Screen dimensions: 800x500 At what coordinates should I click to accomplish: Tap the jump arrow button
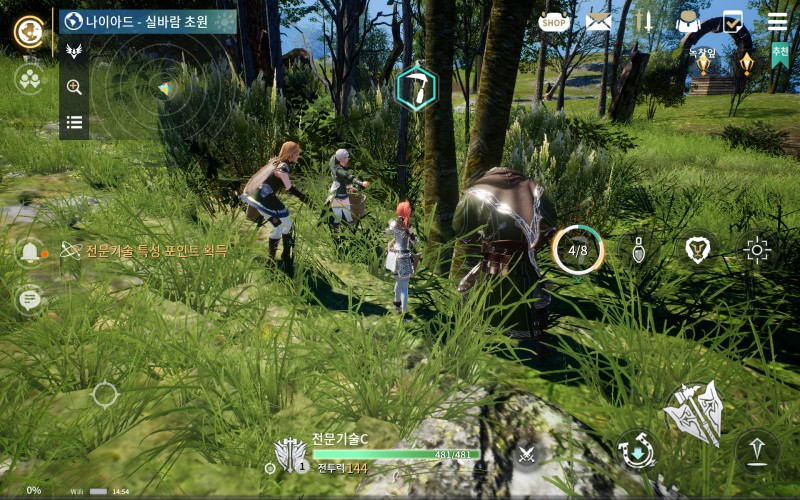pos(757,449)
